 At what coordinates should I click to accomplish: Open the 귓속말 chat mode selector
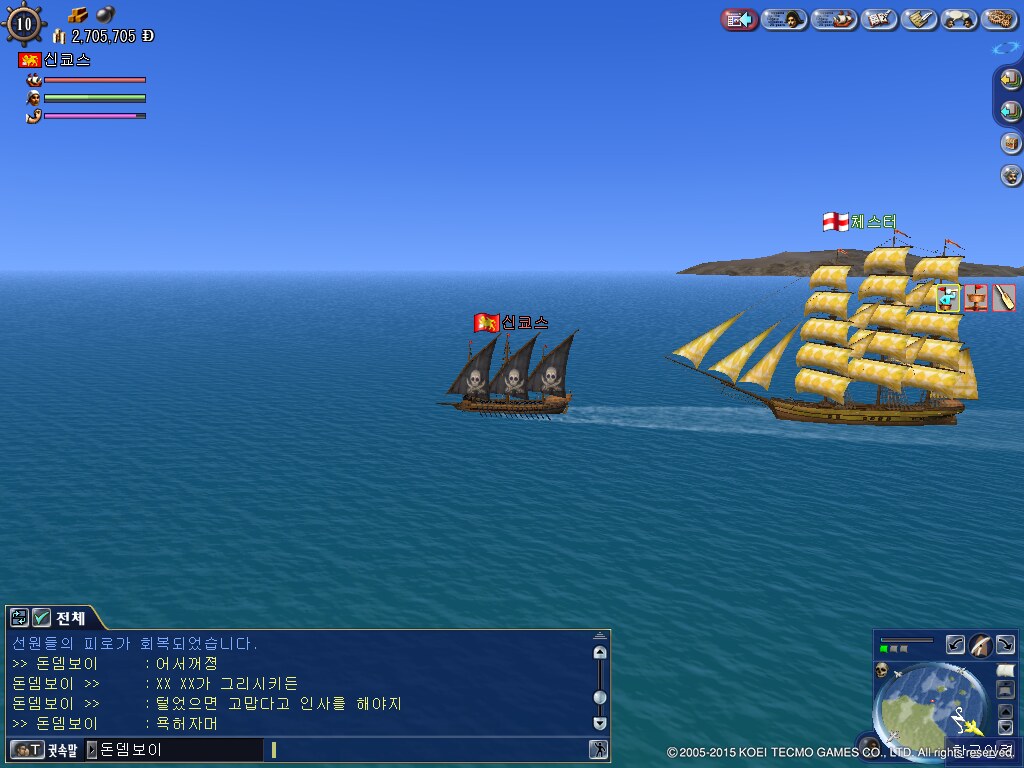[44, 749]
